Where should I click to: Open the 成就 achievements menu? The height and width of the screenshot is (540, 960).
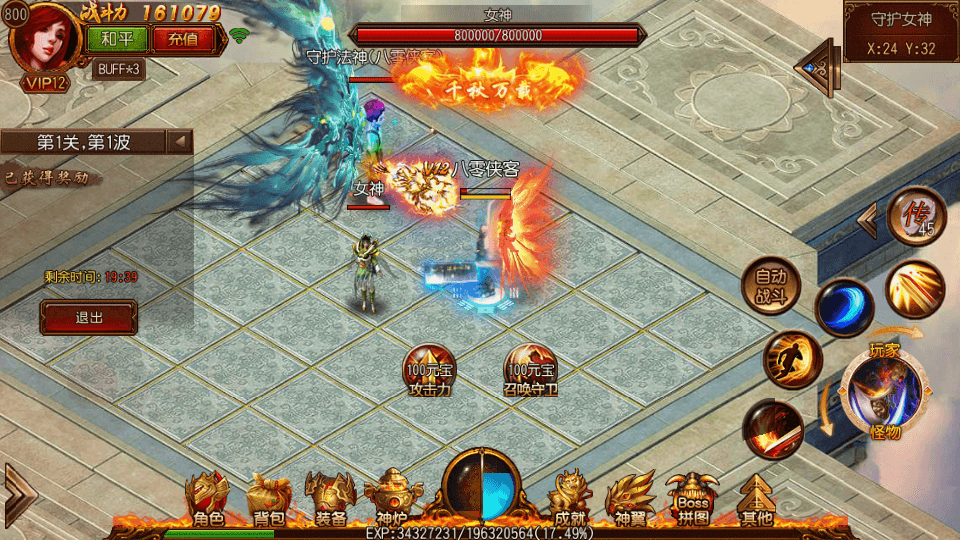pos(569,499)
